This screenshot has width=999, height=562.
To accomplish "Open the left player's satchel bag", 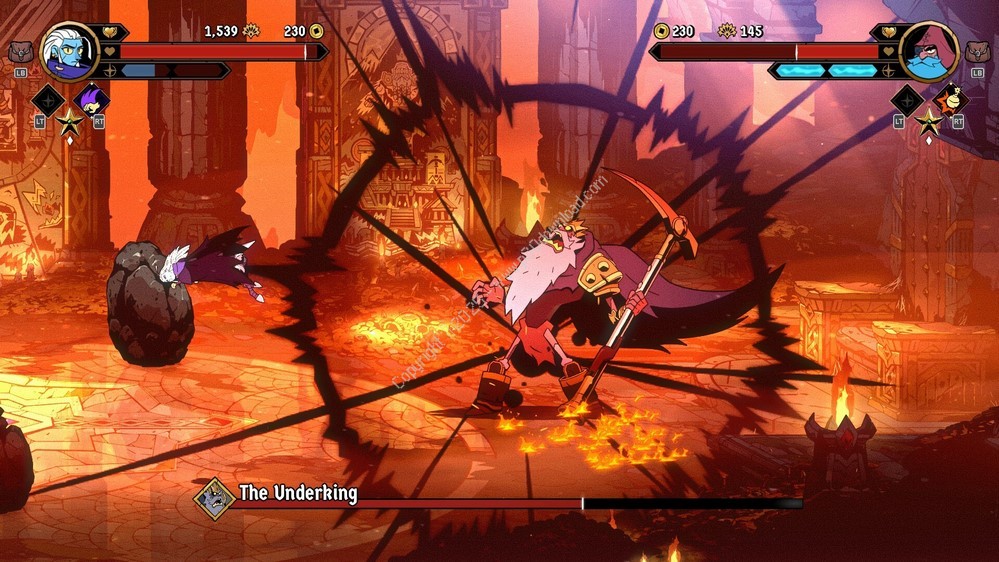I will click(20, 52).
